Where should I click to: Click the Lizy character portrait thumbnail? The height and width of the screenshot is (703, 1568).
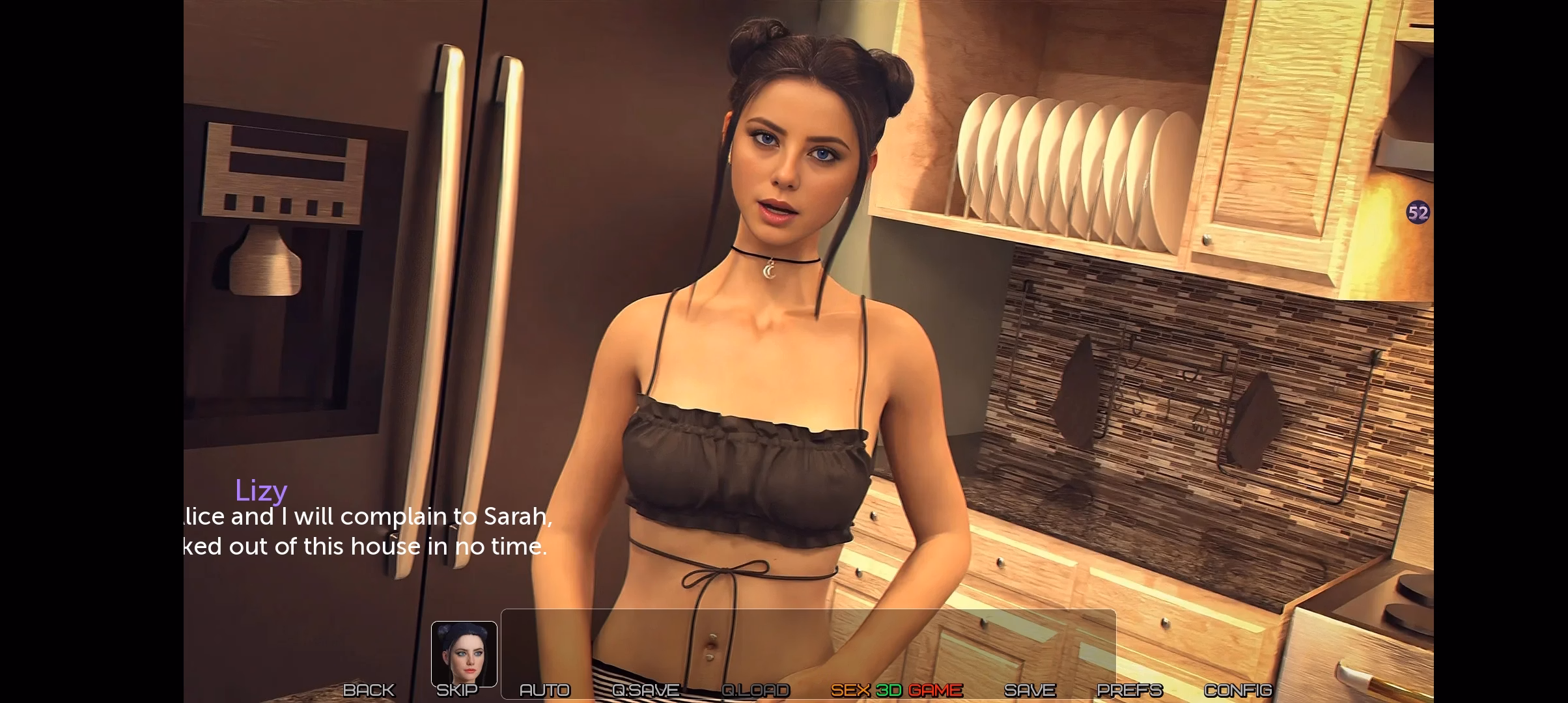click(x=464, y=653)
